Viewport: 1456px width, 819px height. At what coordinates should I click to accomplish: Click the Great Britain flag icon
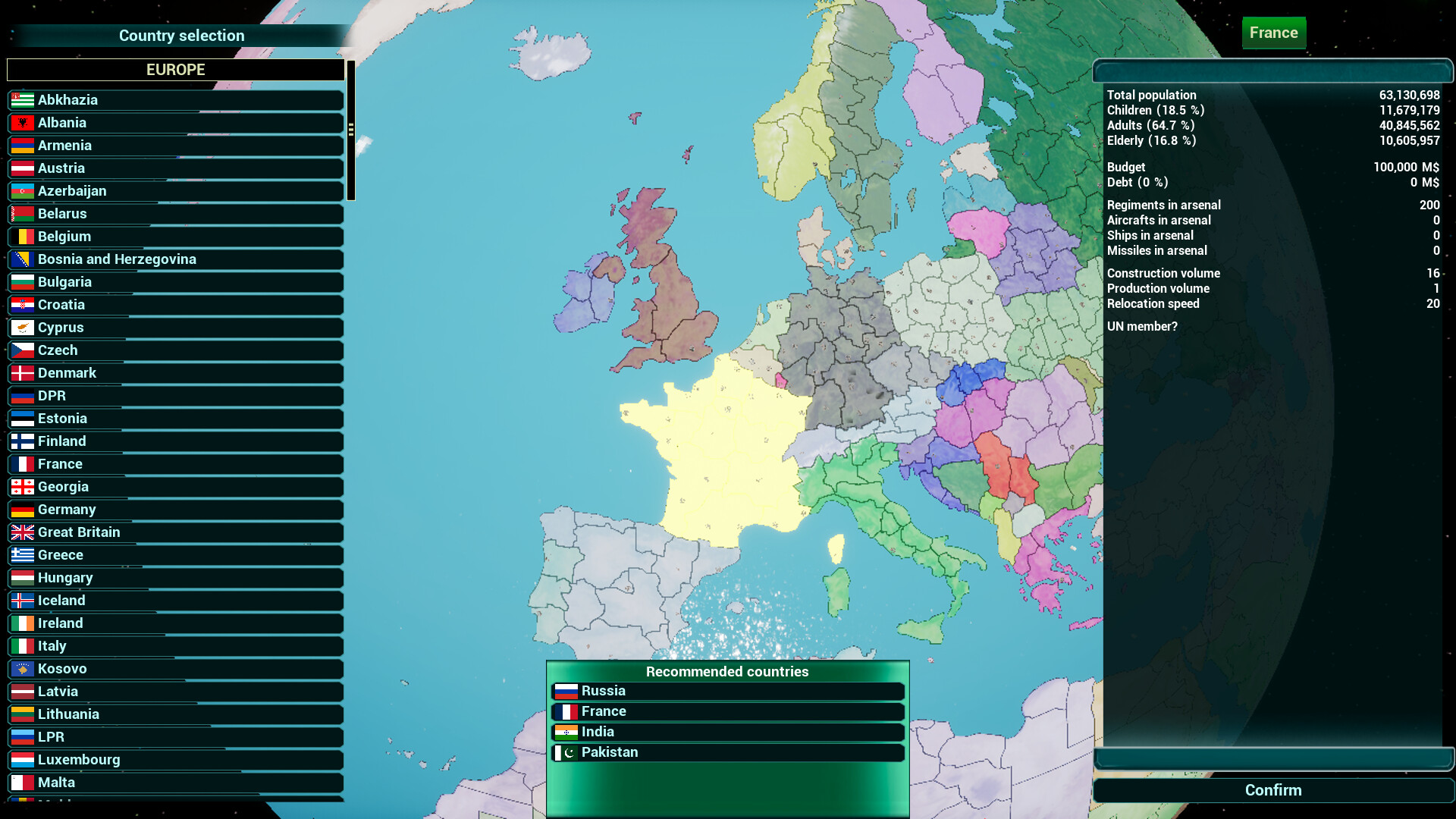(22, 532)
